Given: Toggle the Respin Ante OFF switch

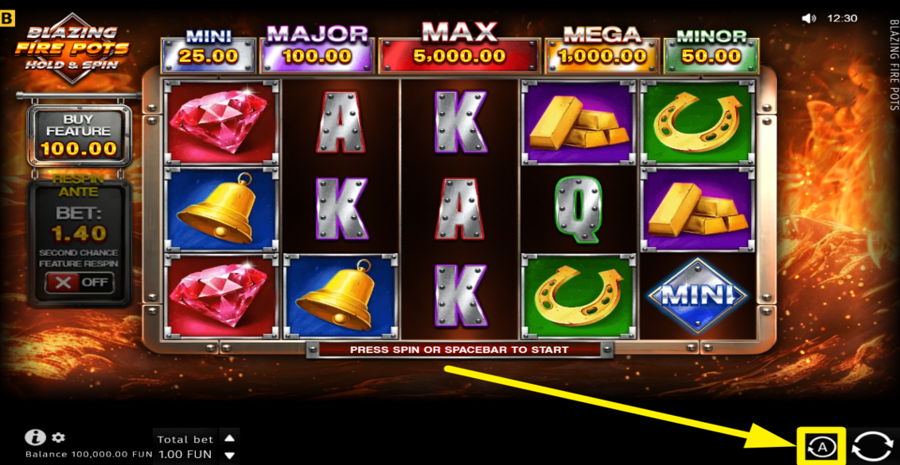Looking at the screenshot, I should tap(79, 282).
